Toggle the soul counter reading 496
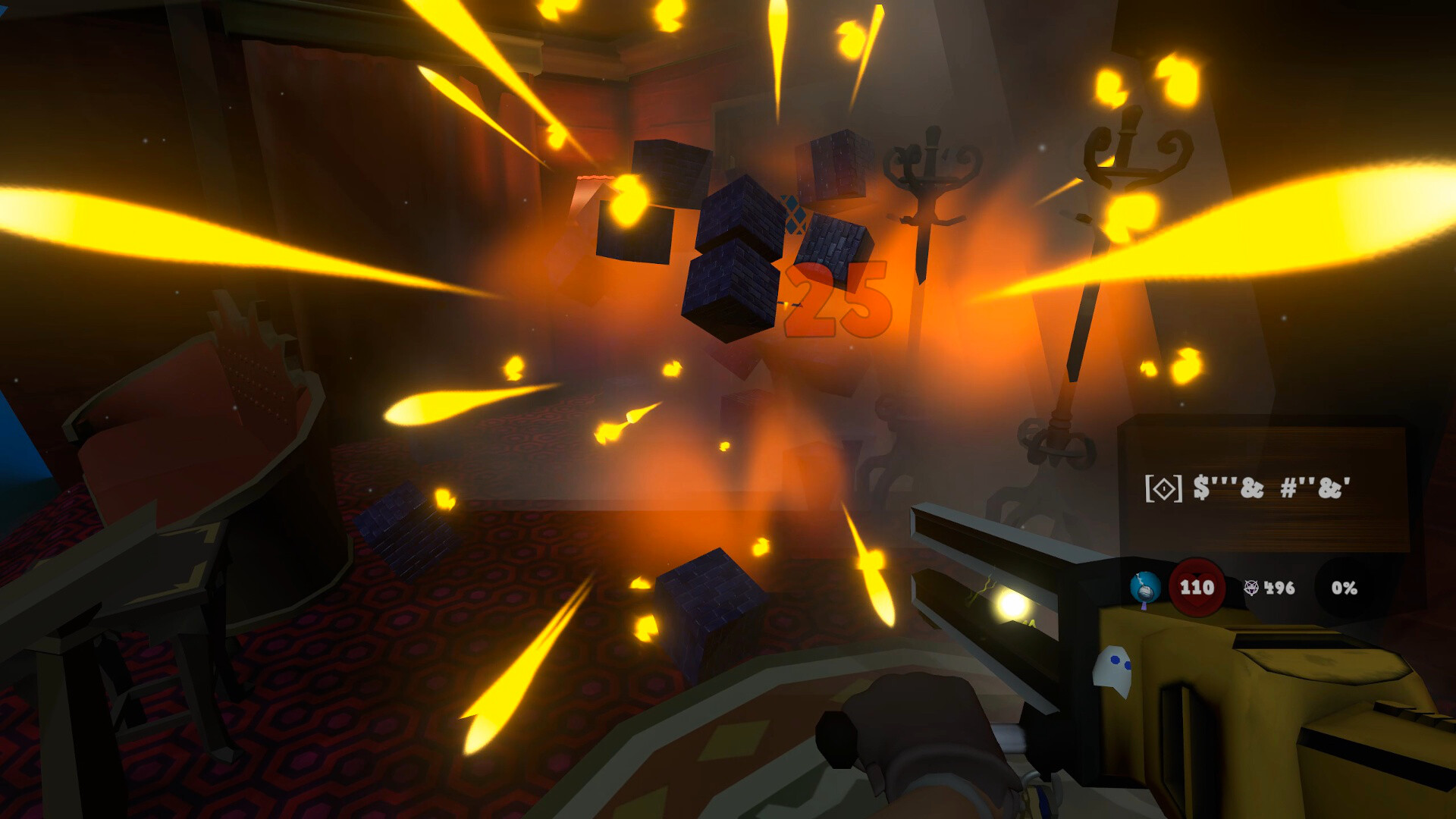The image size is (1456, 819). pos(1279,588)
